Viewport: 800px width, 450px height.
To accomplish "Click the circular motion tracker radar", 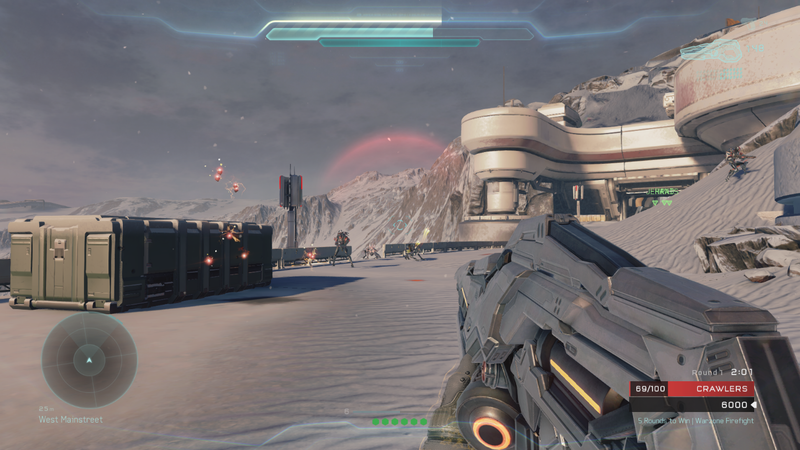I will coord(89,359).
